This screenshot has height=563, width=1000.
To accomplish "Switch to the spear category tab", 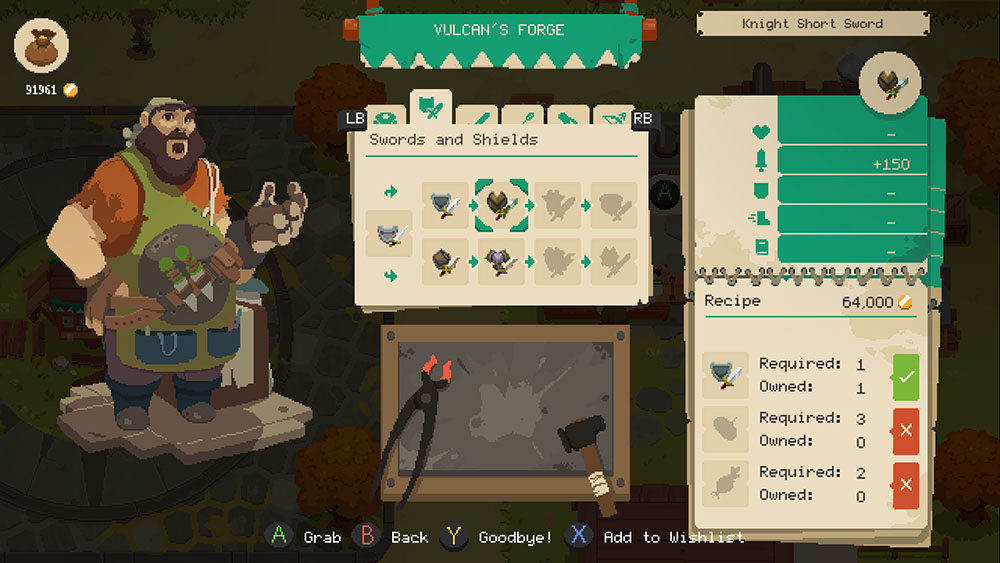I will point(522,118).
